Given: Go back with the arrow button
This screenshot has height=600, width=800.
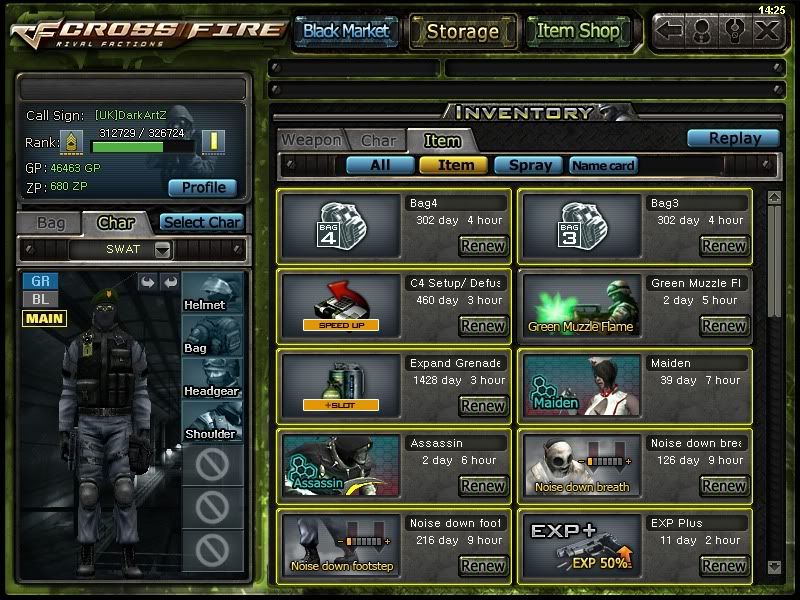Looking at the screenshot, I should pos(671,30).
